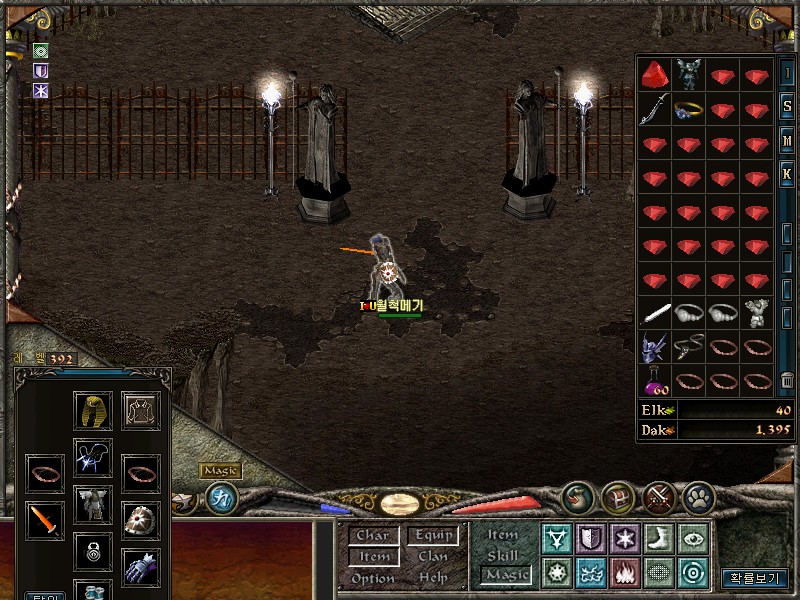Show the Clan panel
Viewport: 800px width, 600px height.
[433, 557]
